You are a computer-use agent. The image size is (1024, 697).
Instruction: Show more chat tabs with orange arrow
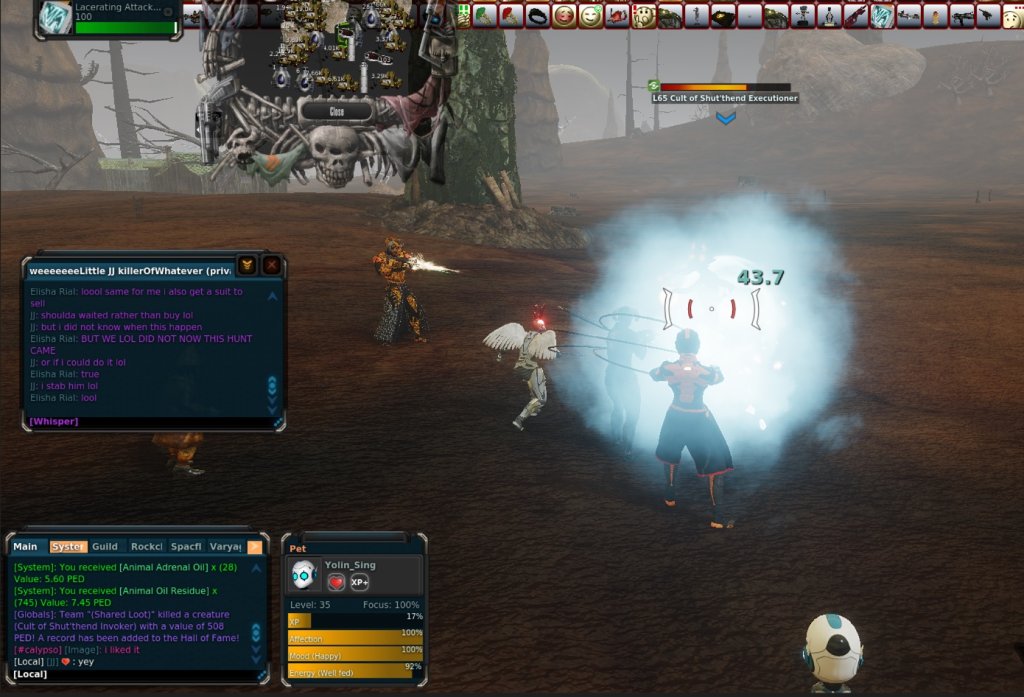[x=255, y=546]
